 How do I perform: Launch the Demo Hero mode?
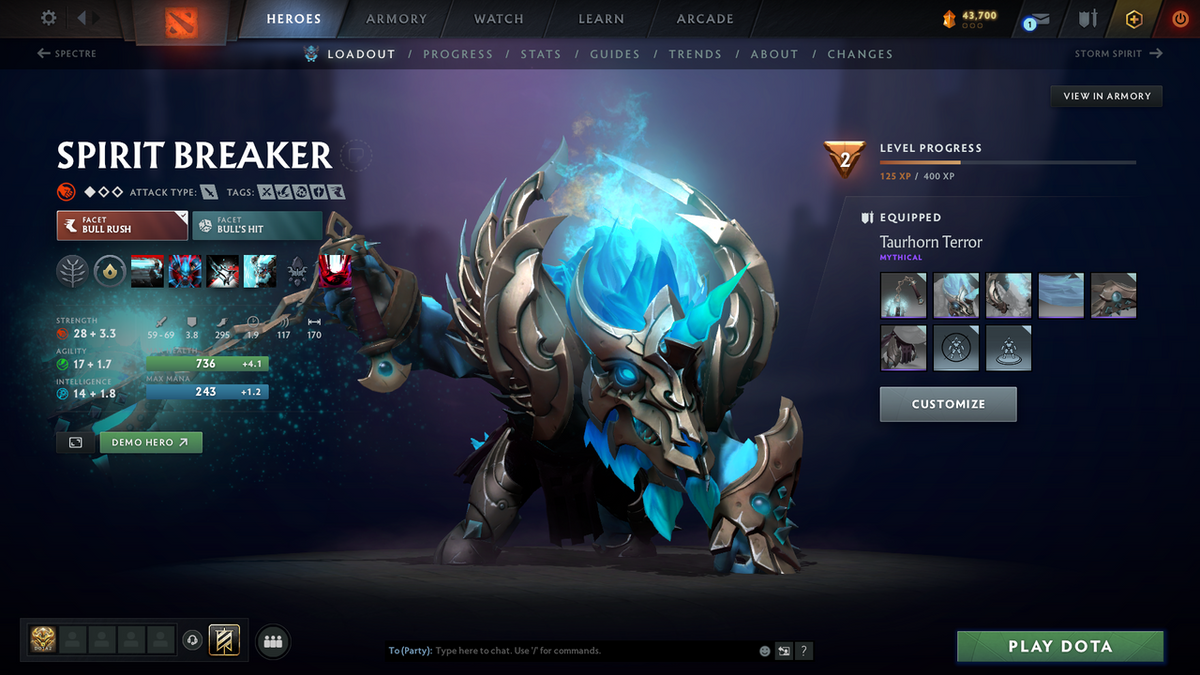(x=150, y=442)
